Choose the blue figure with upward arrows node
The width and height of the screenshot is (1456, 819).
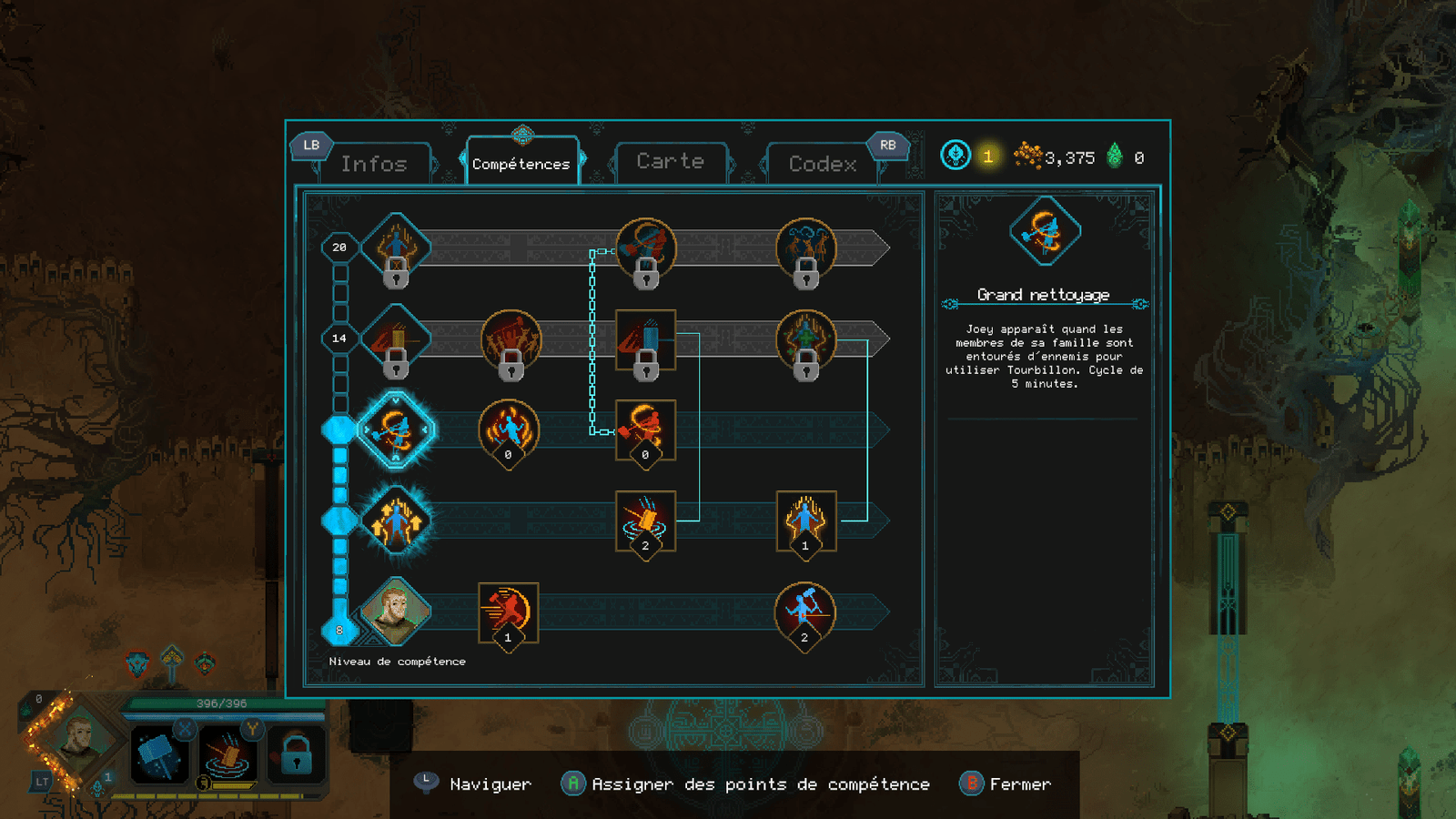(x=396, y=521)
